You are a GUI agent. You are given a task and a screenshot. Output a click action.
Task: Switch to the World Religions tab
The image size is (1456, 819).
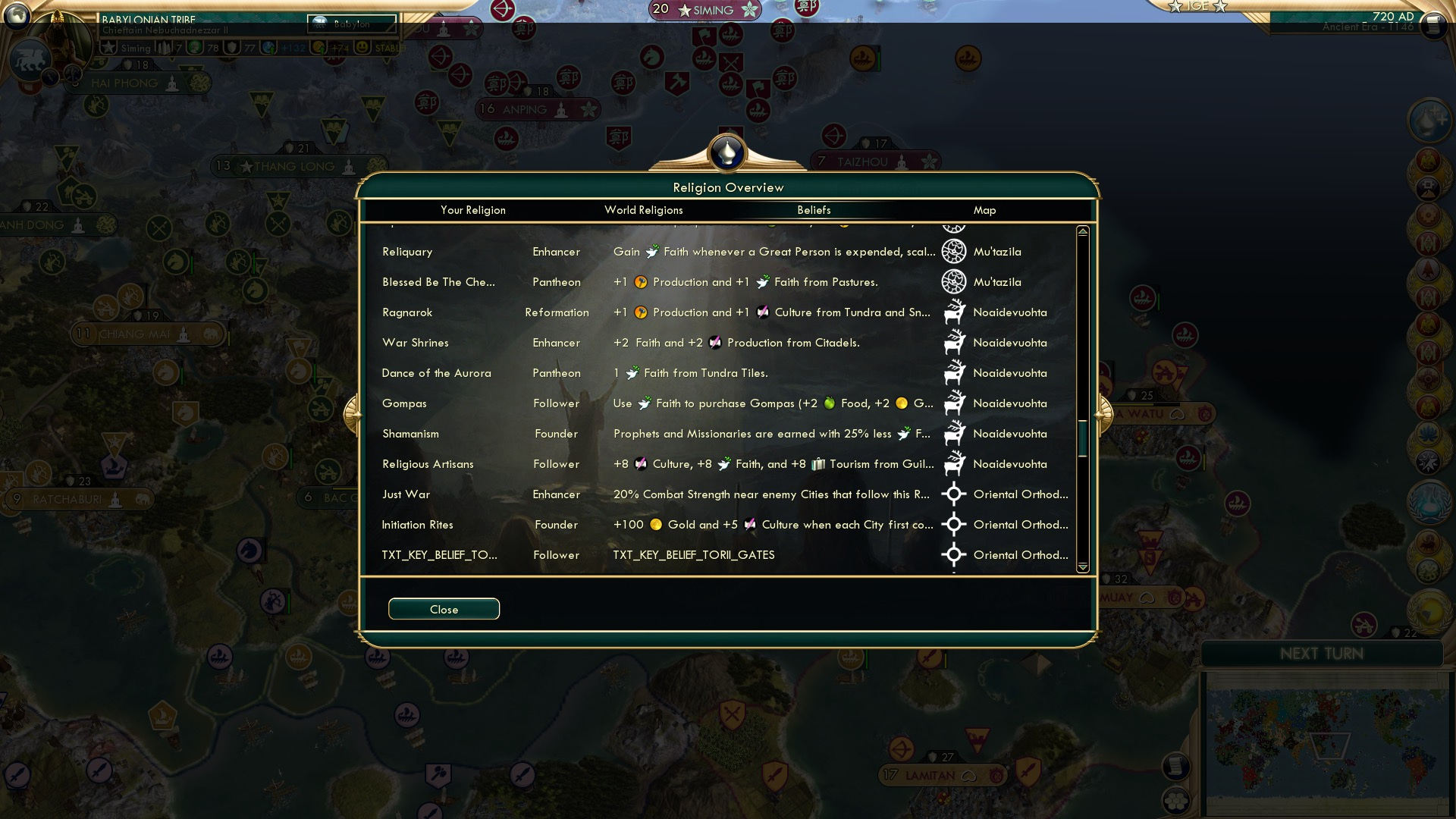coord(643,210)
